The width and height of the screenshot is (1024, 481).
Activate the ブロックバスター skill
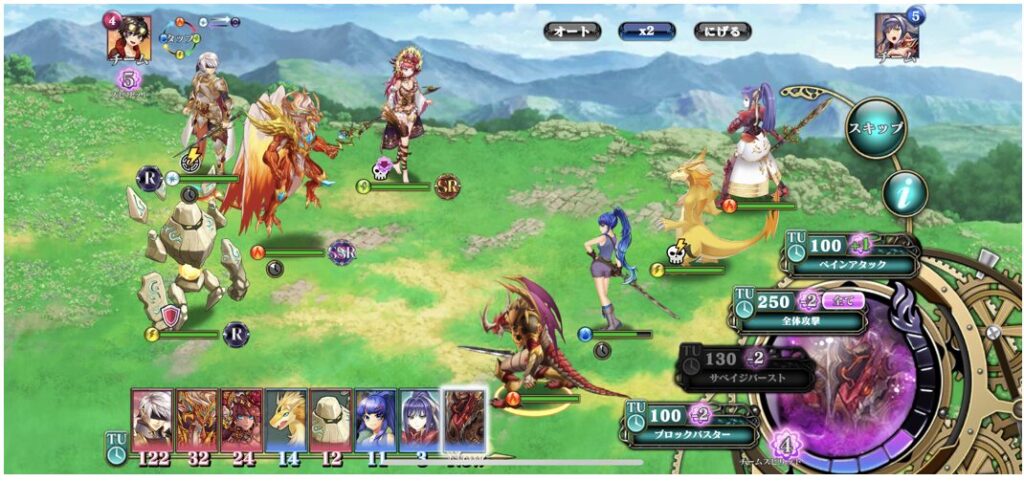[x=693, y=425]
